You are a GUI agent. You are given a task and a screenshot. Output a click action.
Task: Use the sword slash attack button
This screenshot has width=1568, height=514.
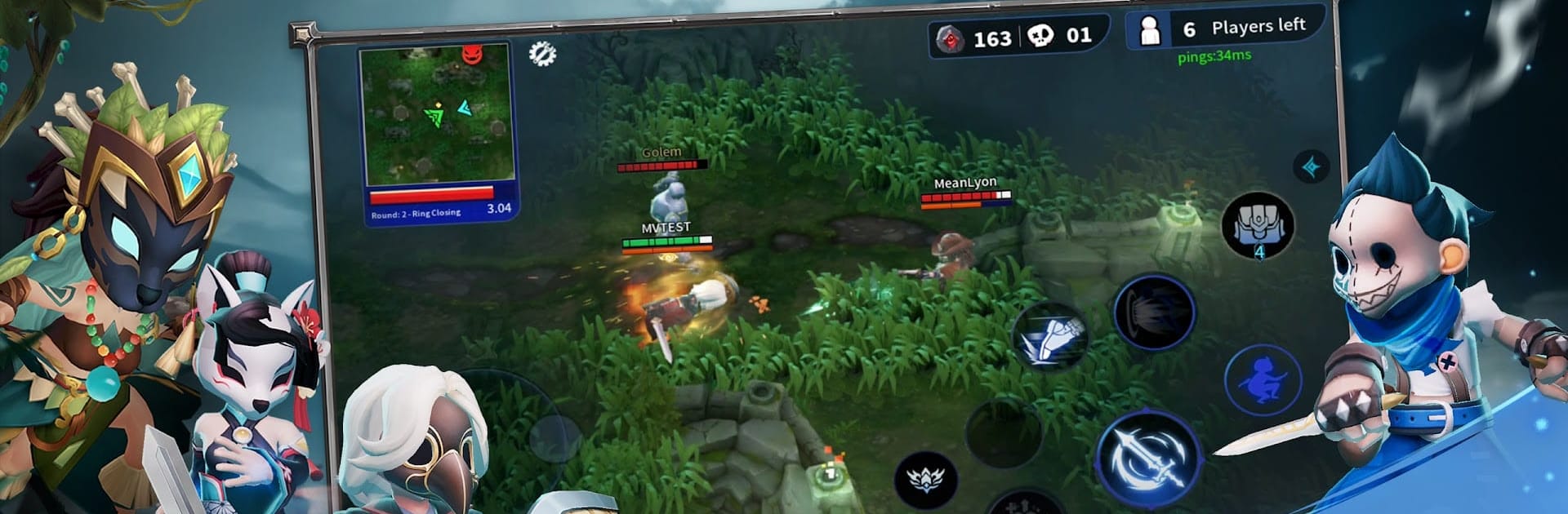tap(1148, 459)
